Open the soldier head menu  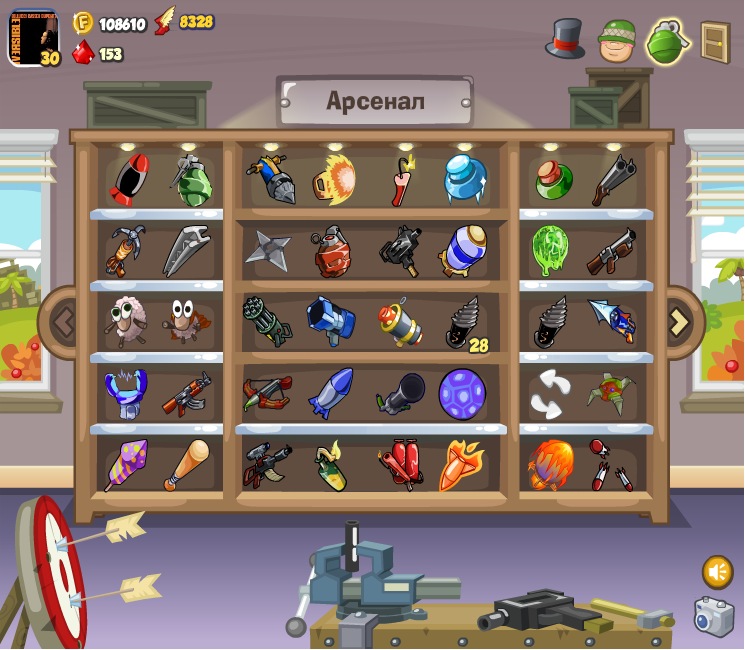[x=617, y=40]
